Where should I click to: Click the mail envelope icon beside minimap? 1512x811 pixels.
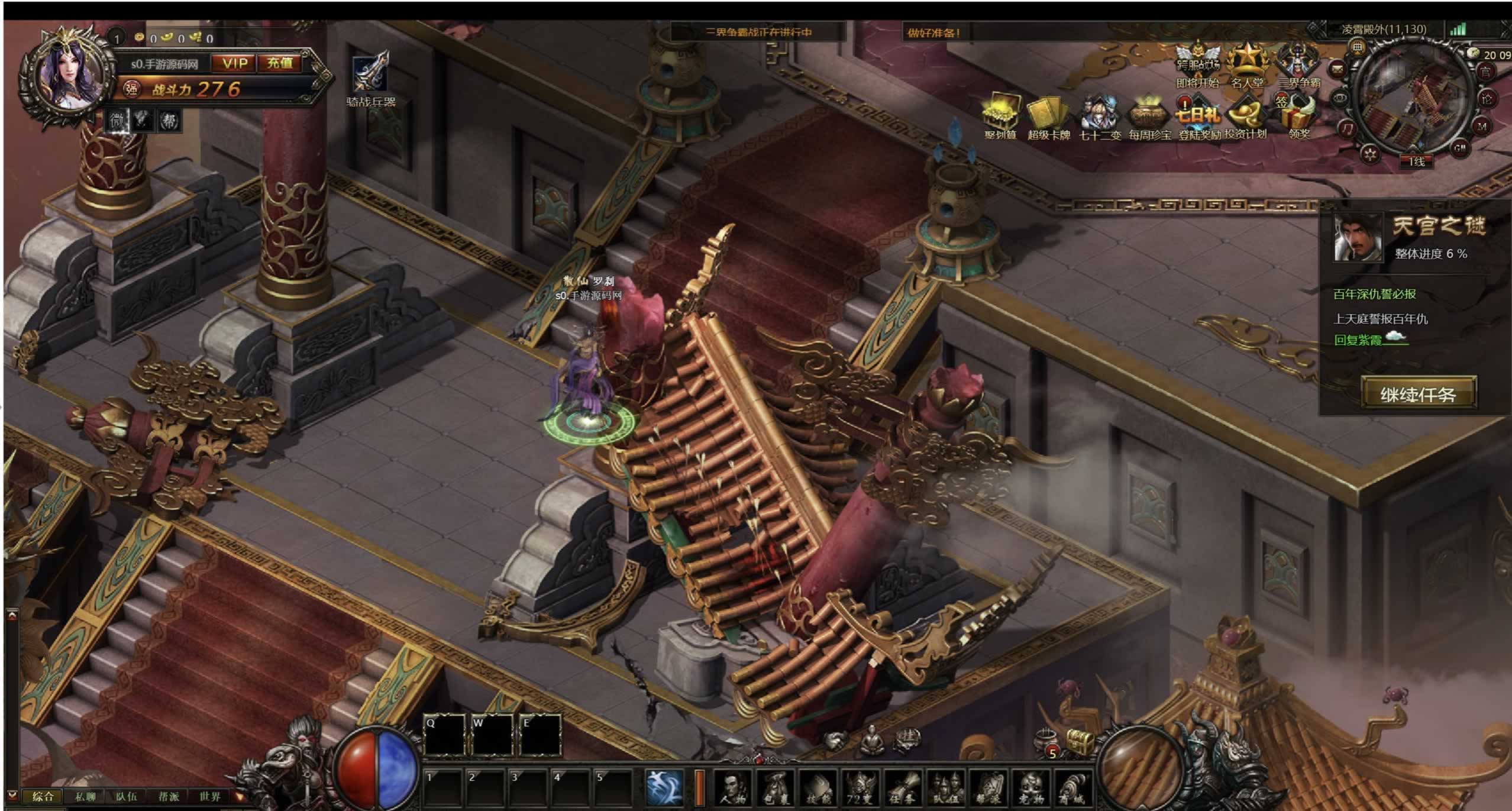tap(1337, 70)
